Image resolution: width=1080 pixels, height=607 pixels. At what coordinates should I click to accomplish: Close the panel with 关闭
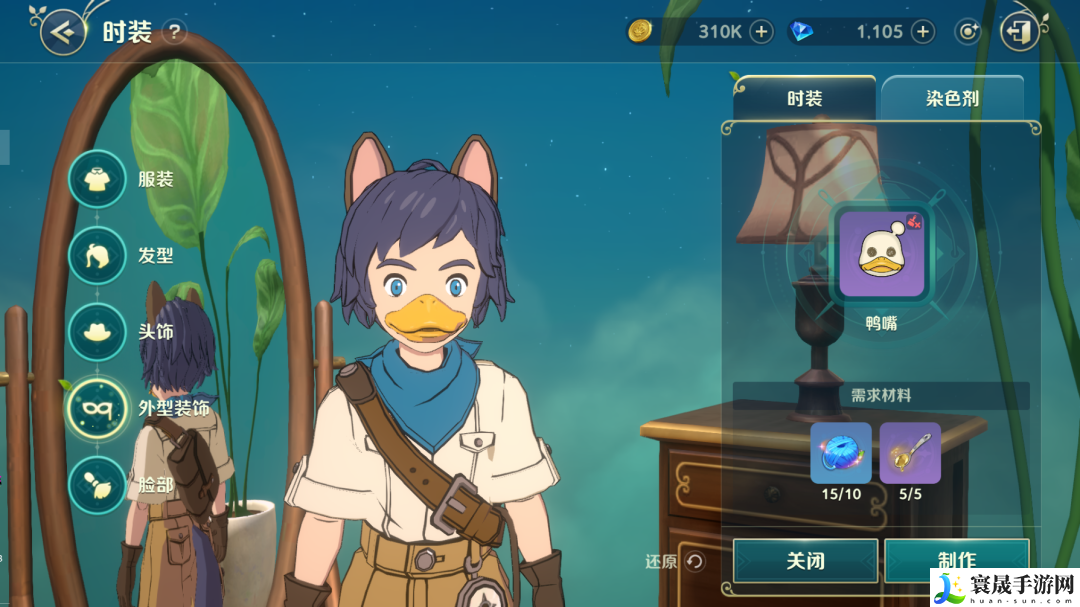(805, 561)
